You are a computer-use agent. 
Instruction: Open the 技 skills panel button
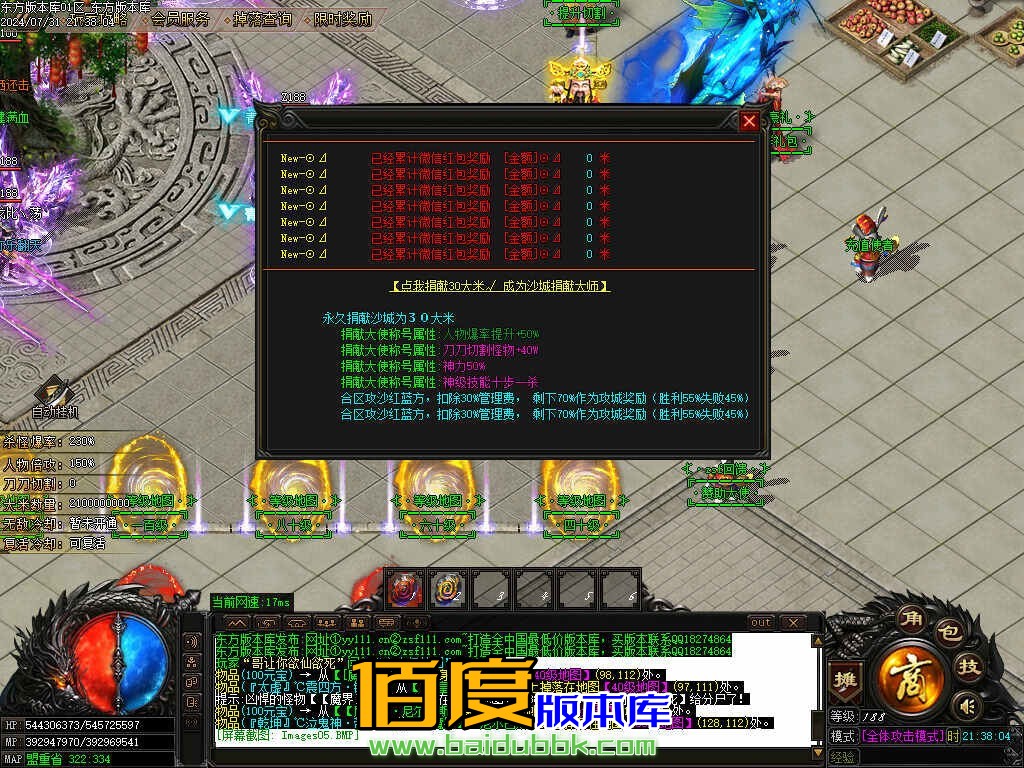(x=969, y=665)
